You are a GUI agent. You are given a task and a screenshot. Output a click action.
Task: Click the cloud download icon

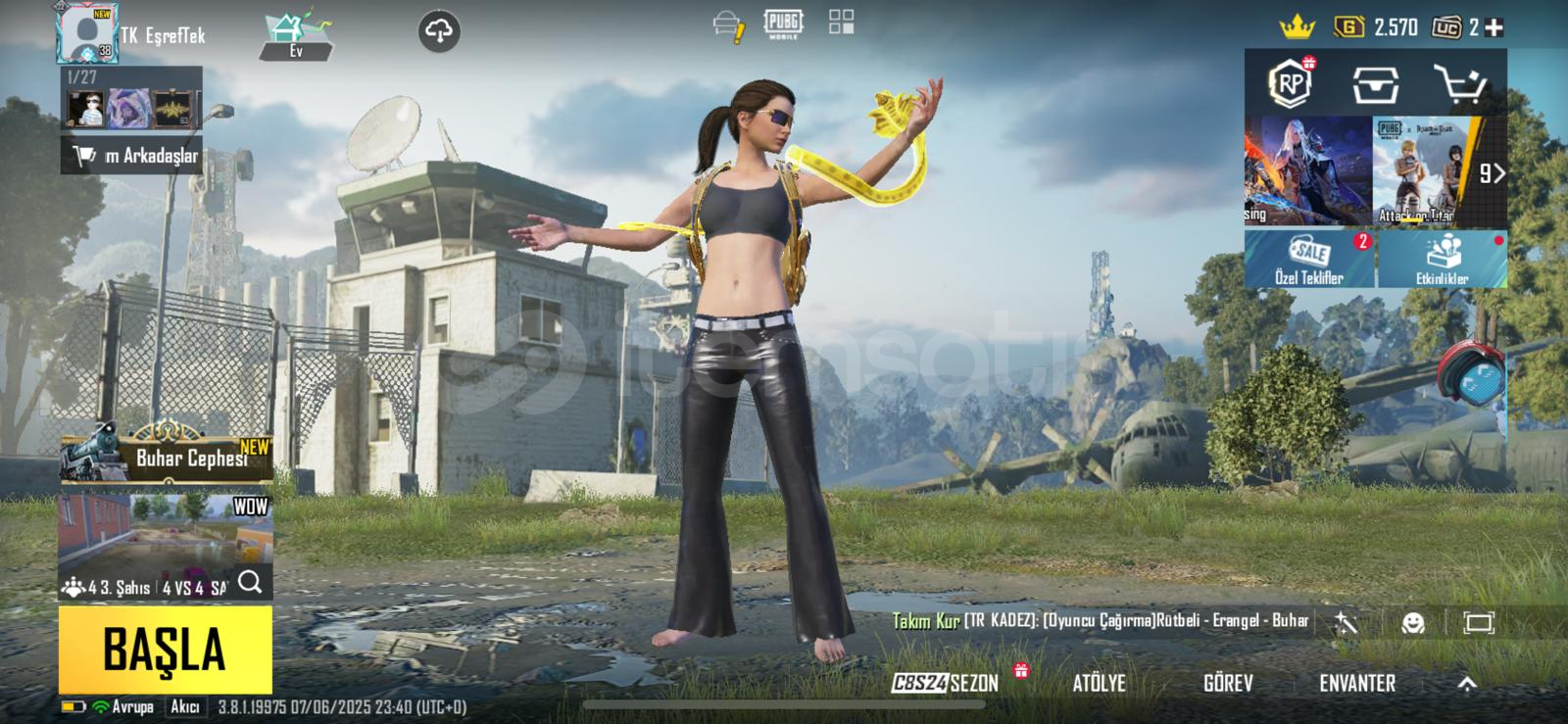point(439,31)
